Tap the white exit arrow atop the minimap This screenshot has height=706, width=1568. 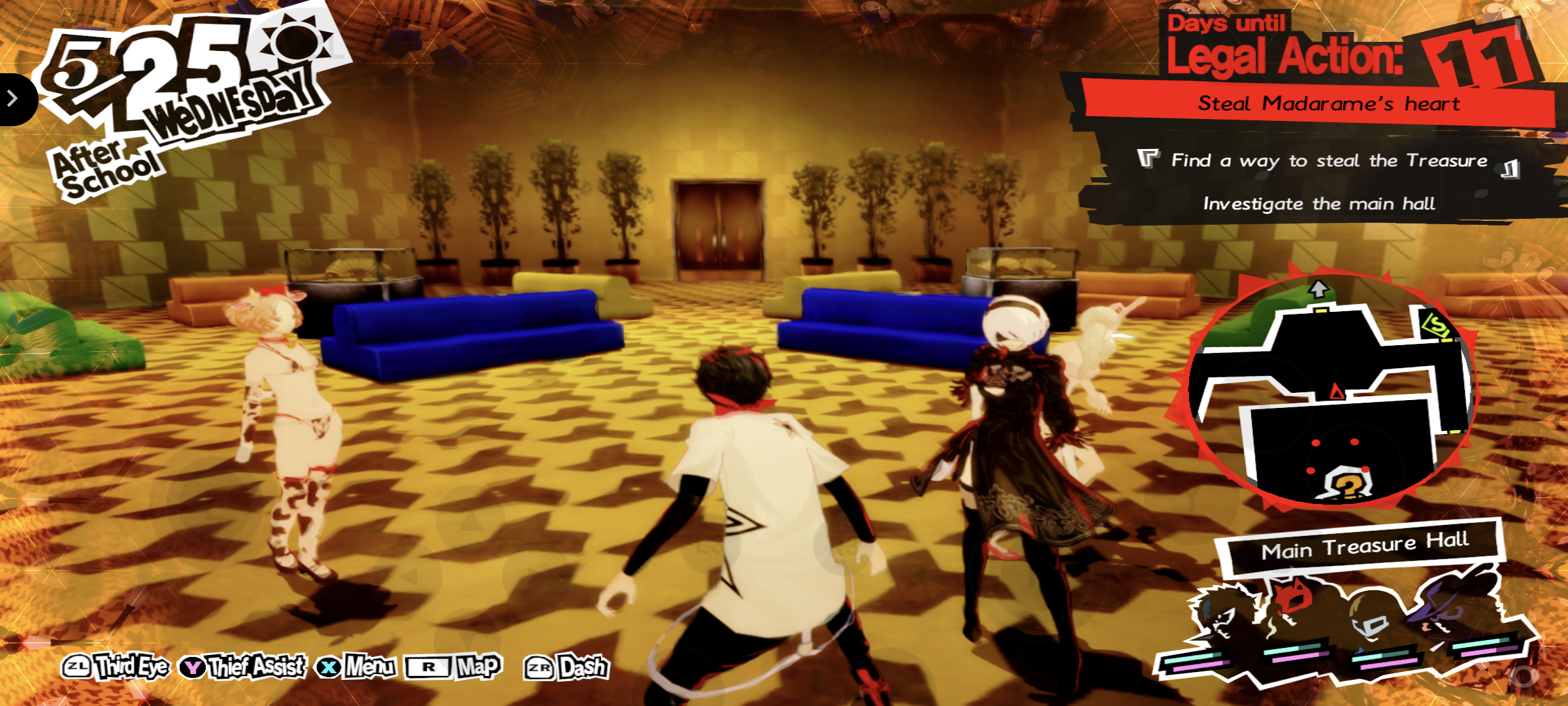pyautogui.click(x=1317, y=288)
